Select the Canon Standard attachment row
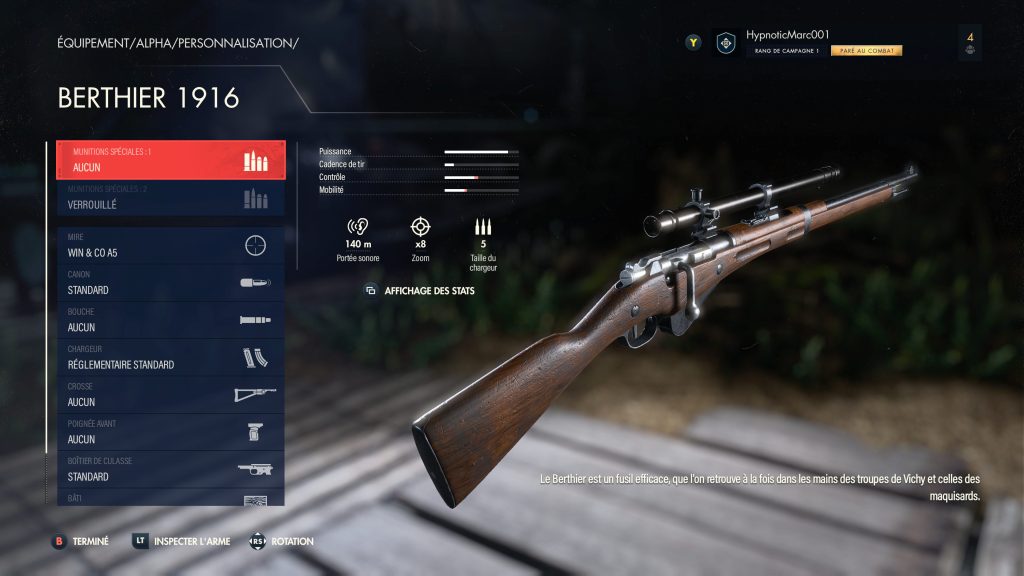The image size is (1024, 576). 170,283
